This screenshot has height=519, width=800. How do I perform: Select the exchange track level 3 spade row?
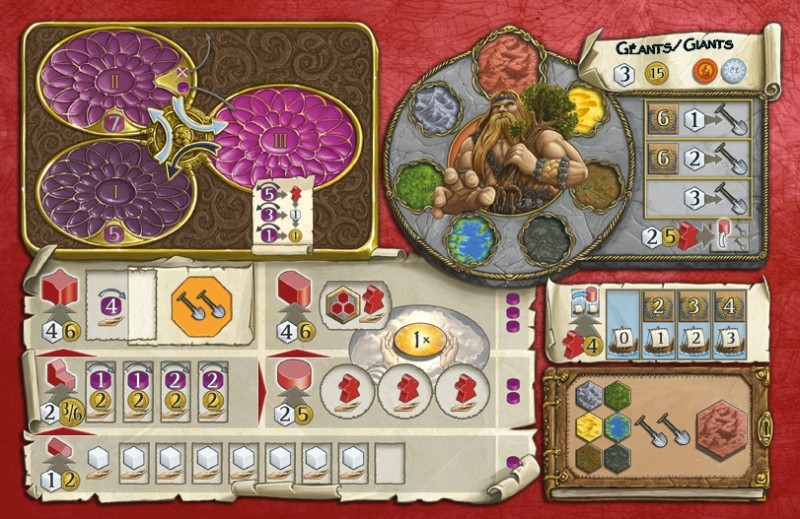coord(704,194)
